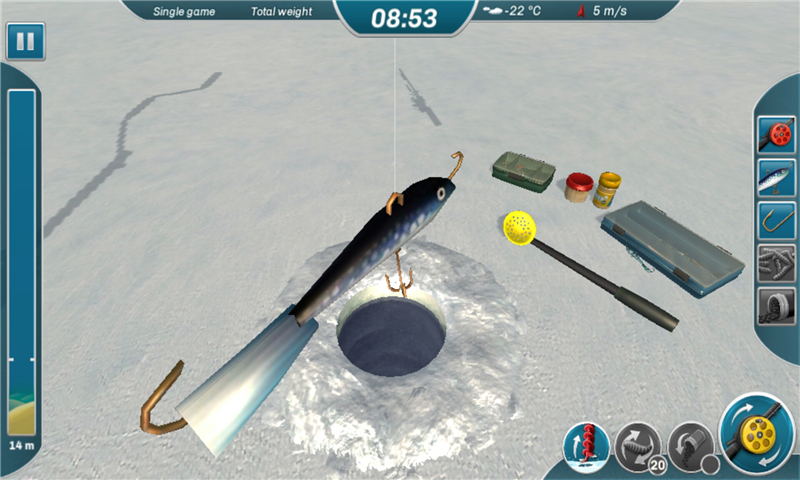Activate the red ice auger button
The width and height of the screenshot is (800, 480).
click(587, 446)
